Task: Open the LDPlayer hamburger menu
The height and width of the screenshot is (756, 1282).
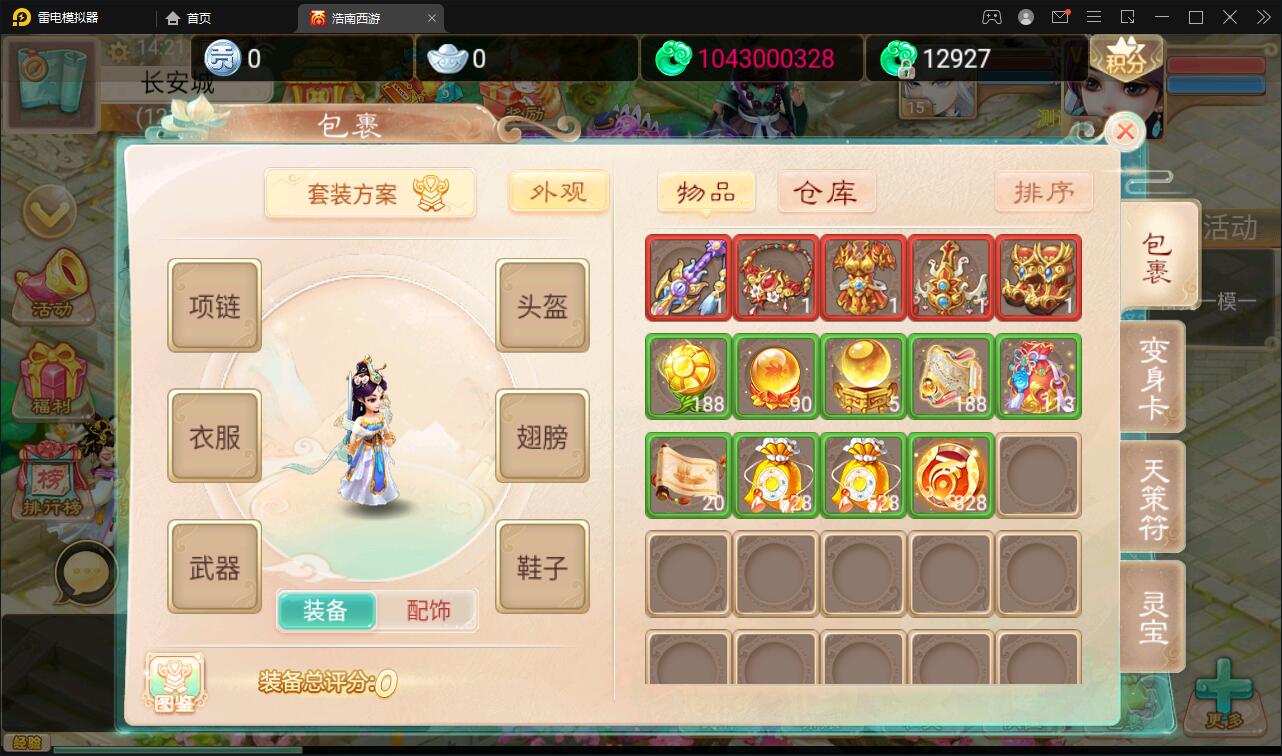Action: pos(1094,17)
